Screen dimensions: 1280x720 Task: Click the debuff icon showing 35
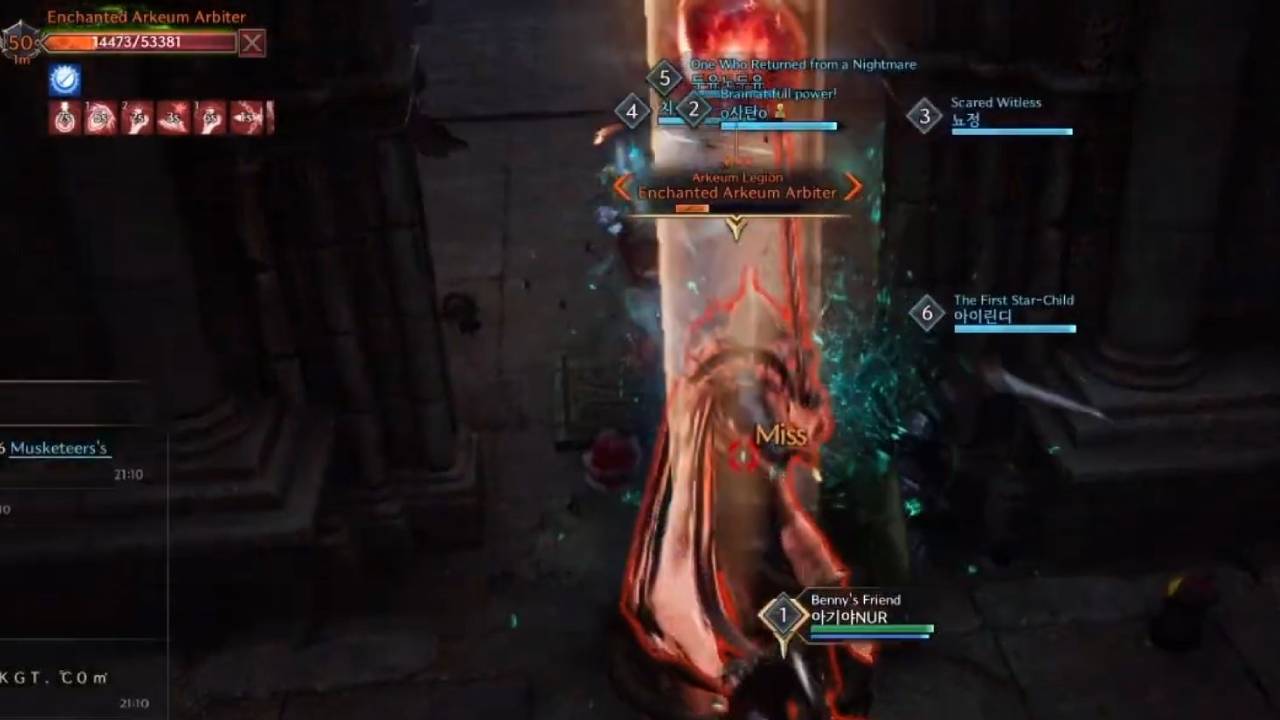[173, 117]
